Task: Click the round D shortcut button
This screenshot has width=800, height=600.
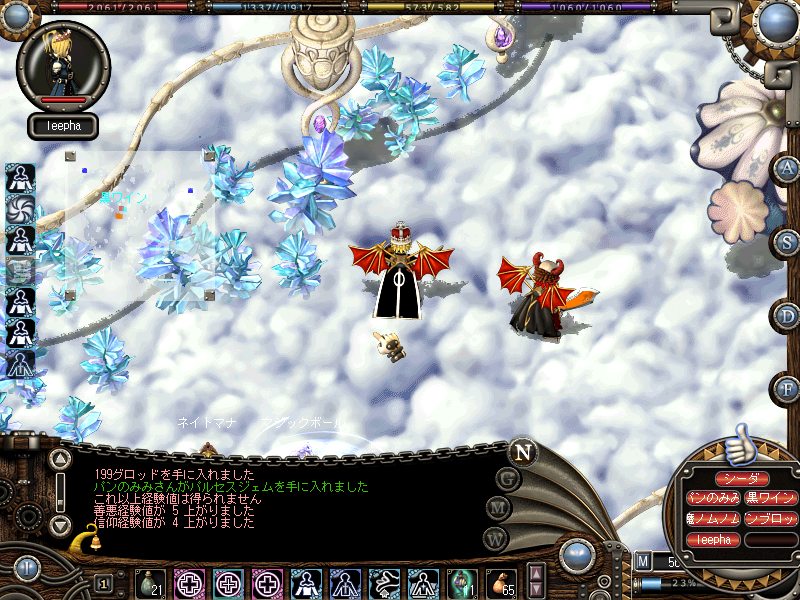Action: [x=786, y=315]
